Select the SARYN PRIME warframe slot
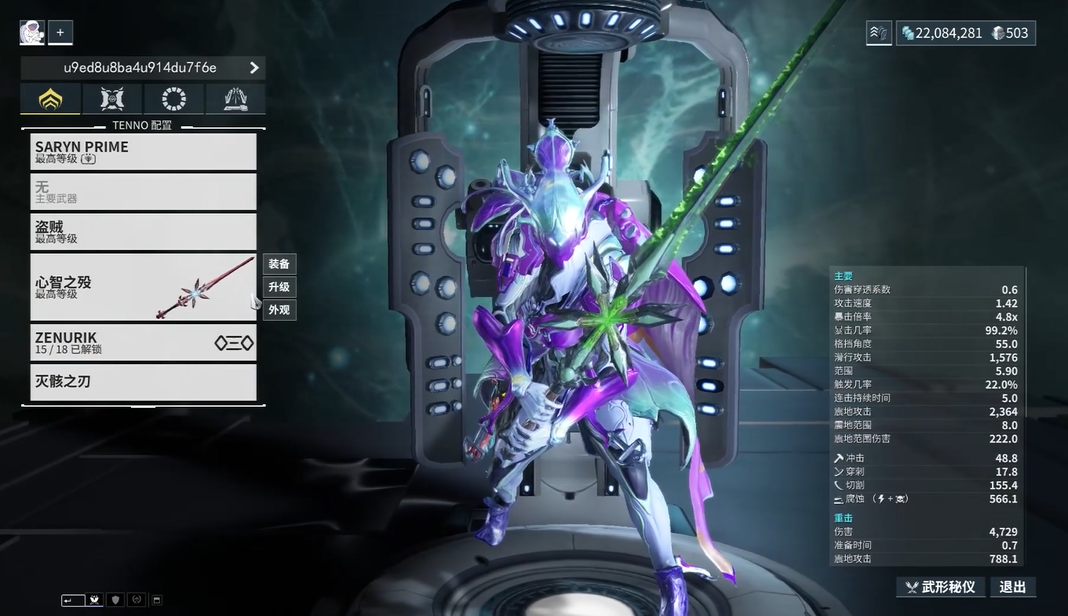 coord(143,152)
